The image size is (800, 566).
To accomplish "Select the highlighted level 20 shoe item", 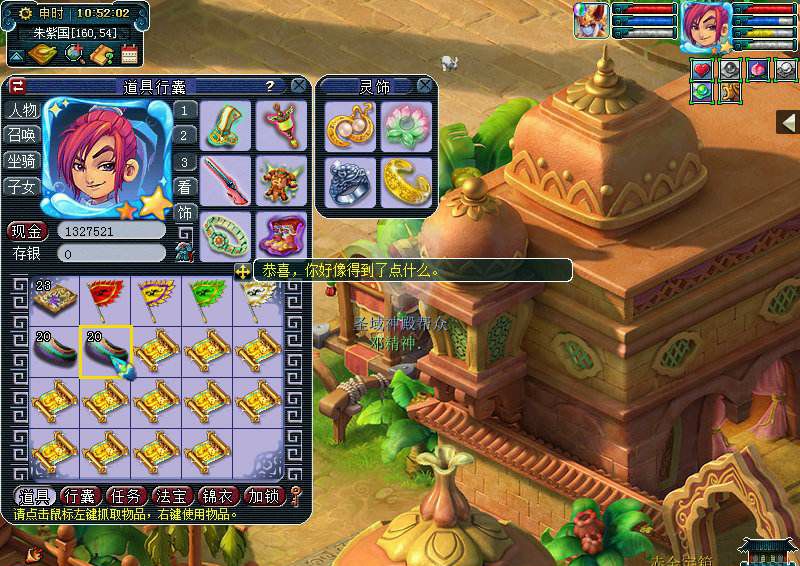I will click(105, 350).
